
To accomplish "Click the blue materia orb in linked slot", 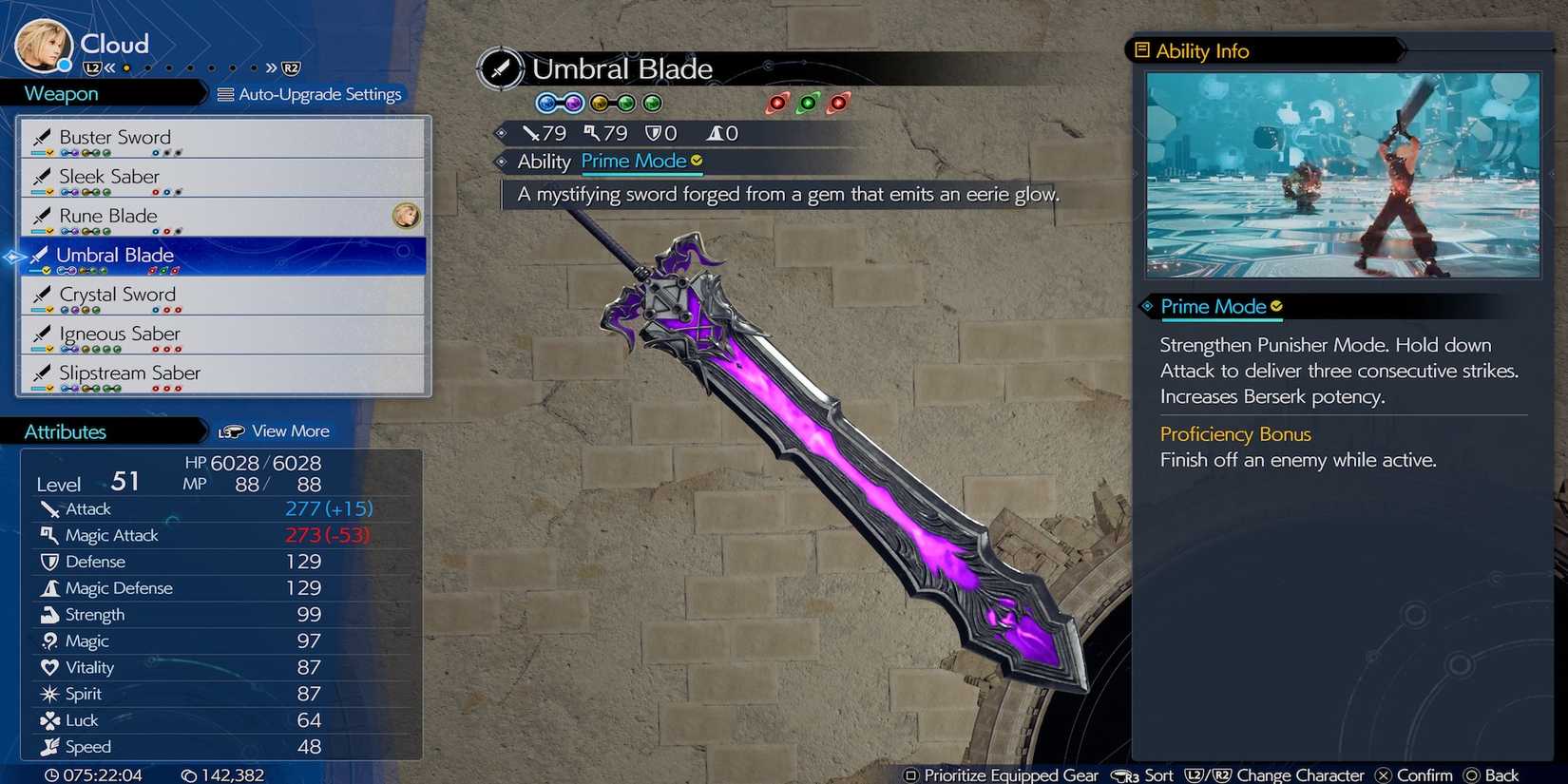I will [x=547, y=102].
